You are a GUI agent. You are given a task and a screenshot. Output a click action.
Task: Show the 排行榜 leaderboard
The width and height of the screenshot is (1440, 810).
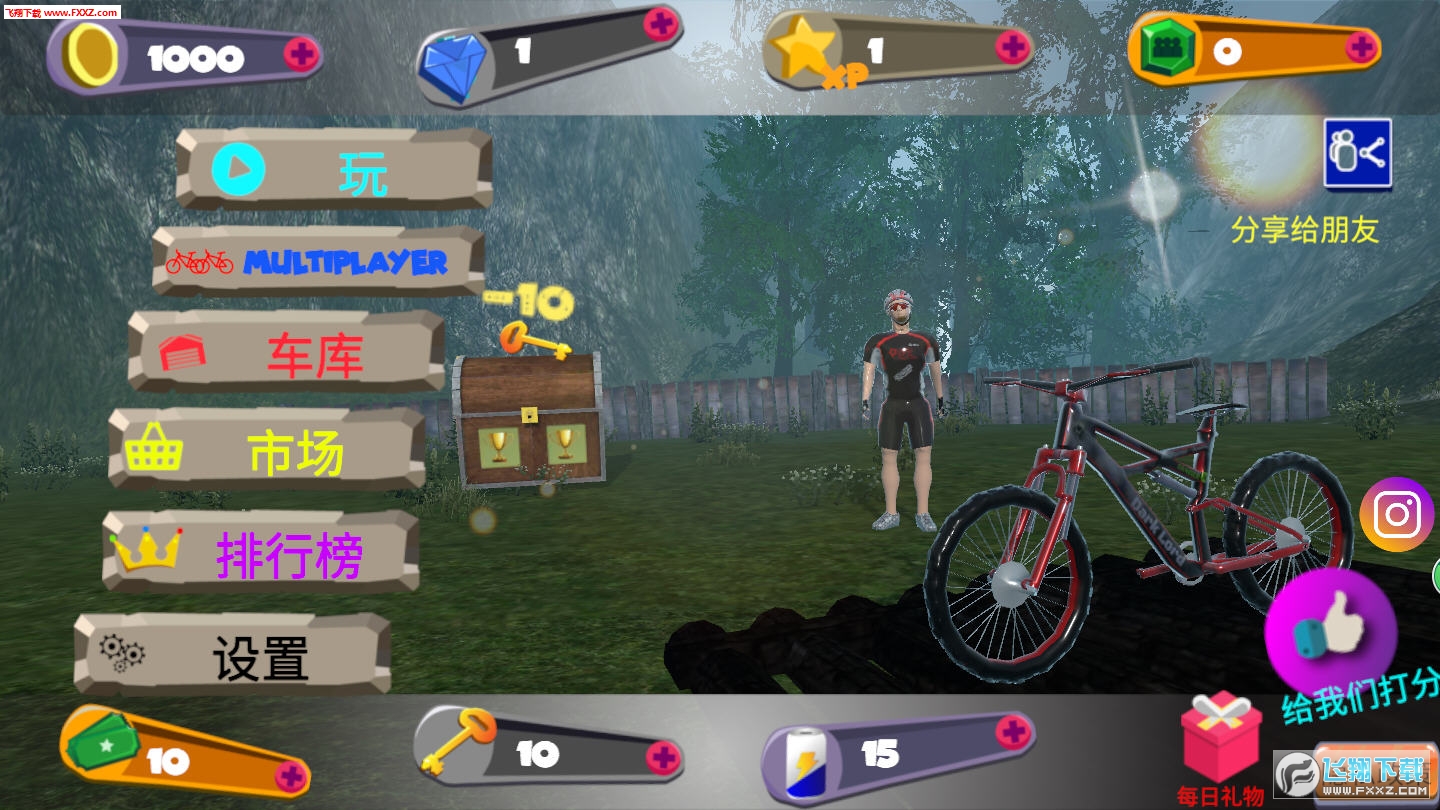click(x=262, y=553)
